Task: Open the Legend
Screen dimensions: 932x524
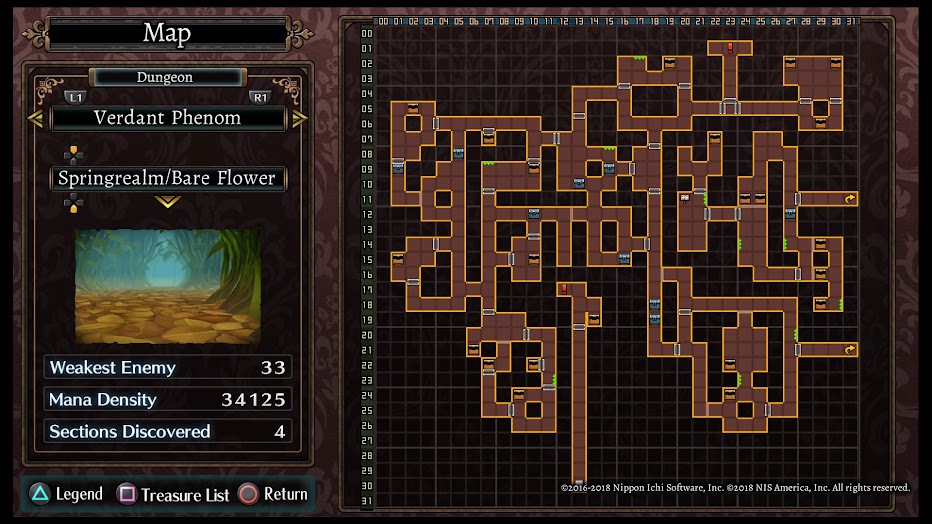Action: coord(66,494)
